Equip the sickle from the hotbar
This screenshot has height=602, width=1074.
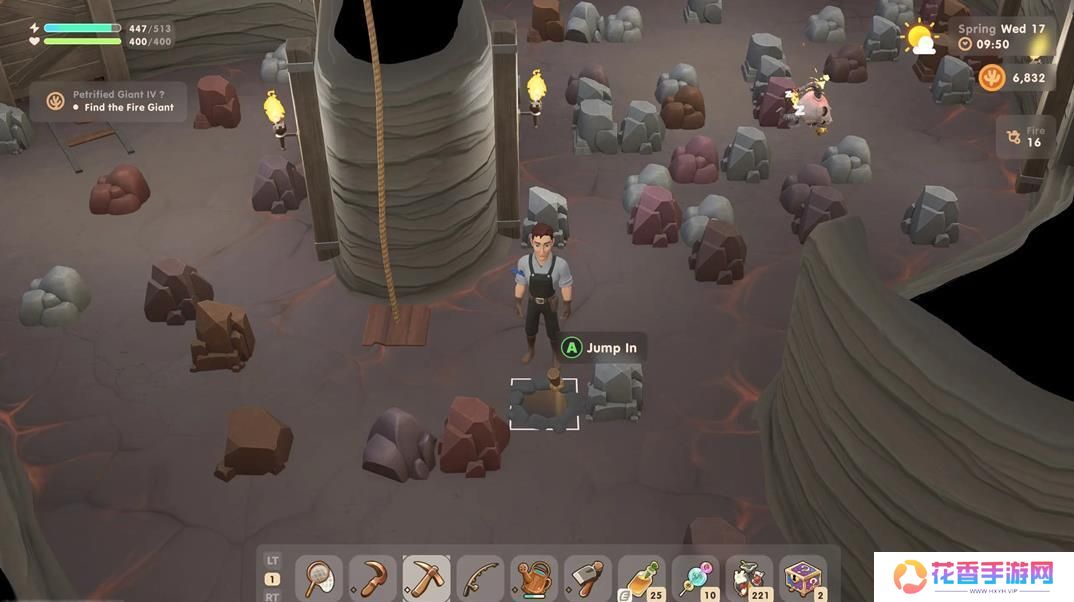tap(373, 578)
